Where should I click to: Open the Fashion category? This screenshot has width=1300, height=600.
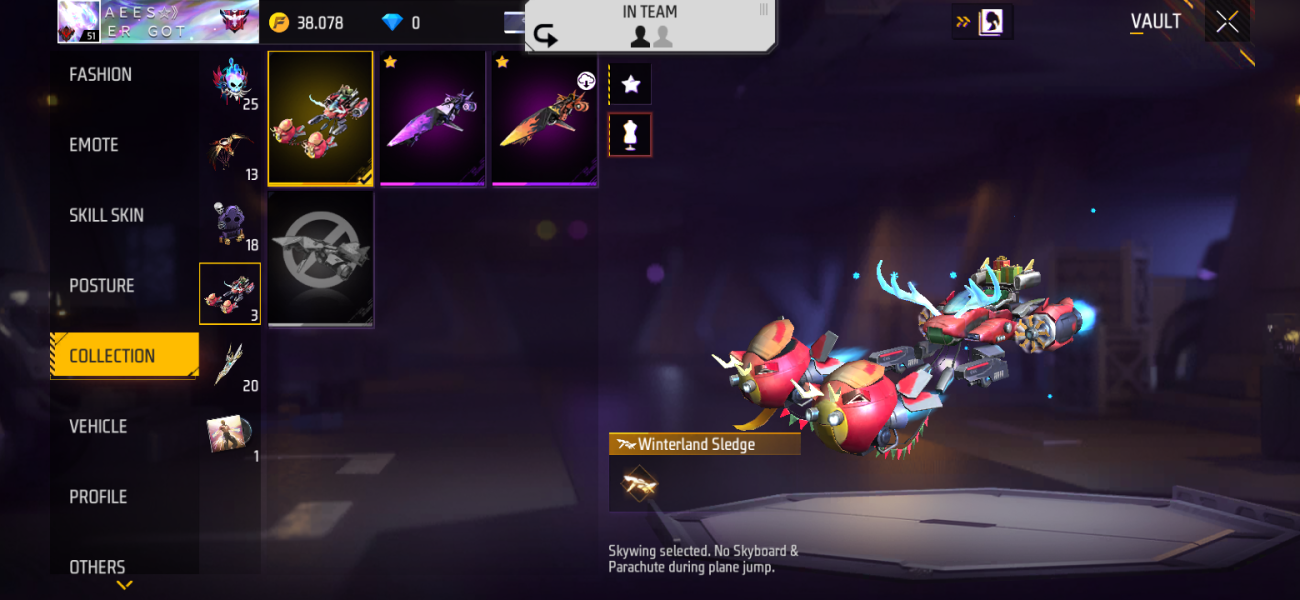100,75
